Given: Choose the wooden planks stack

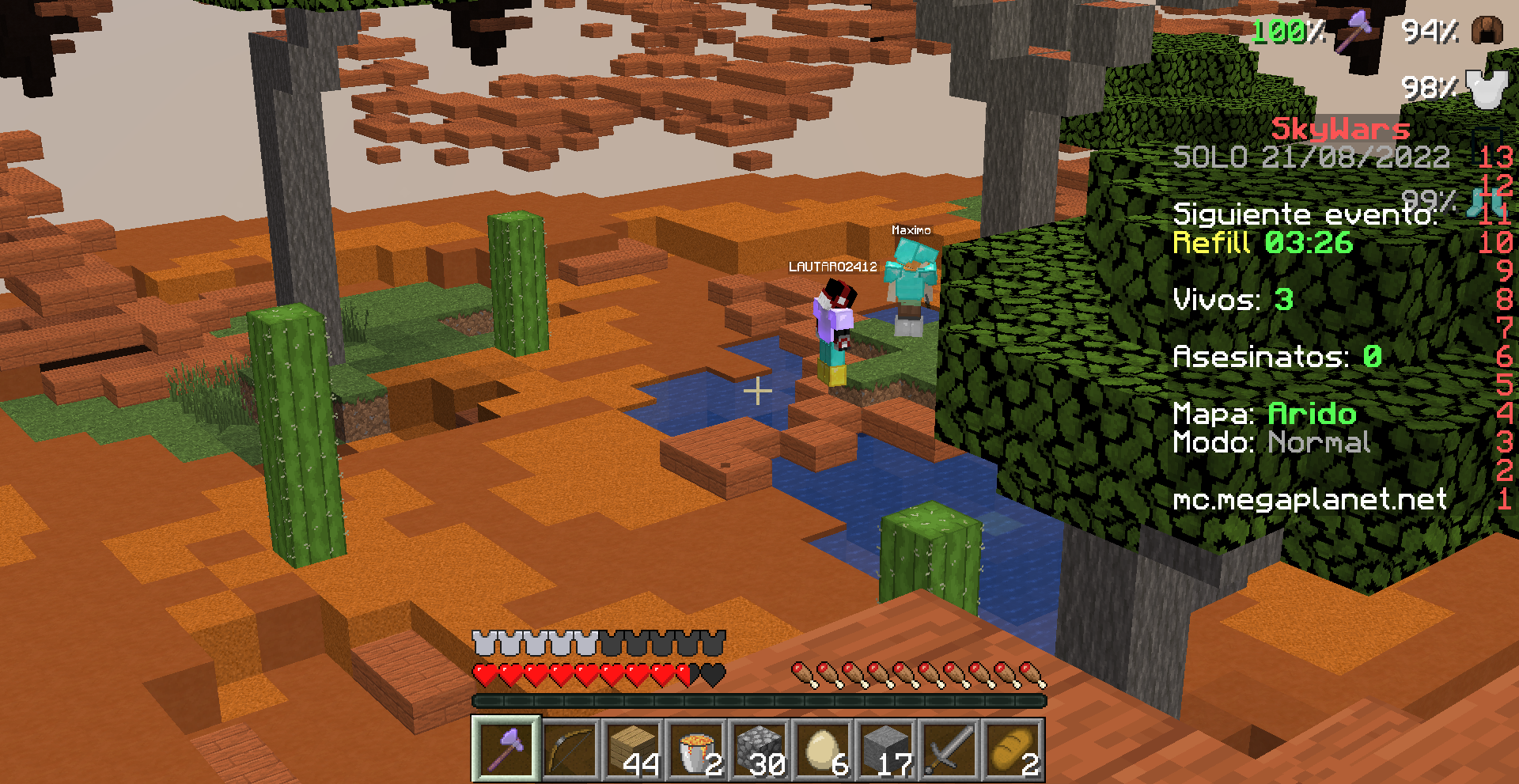Looking at the screenshot, I should tap(633, 749).
